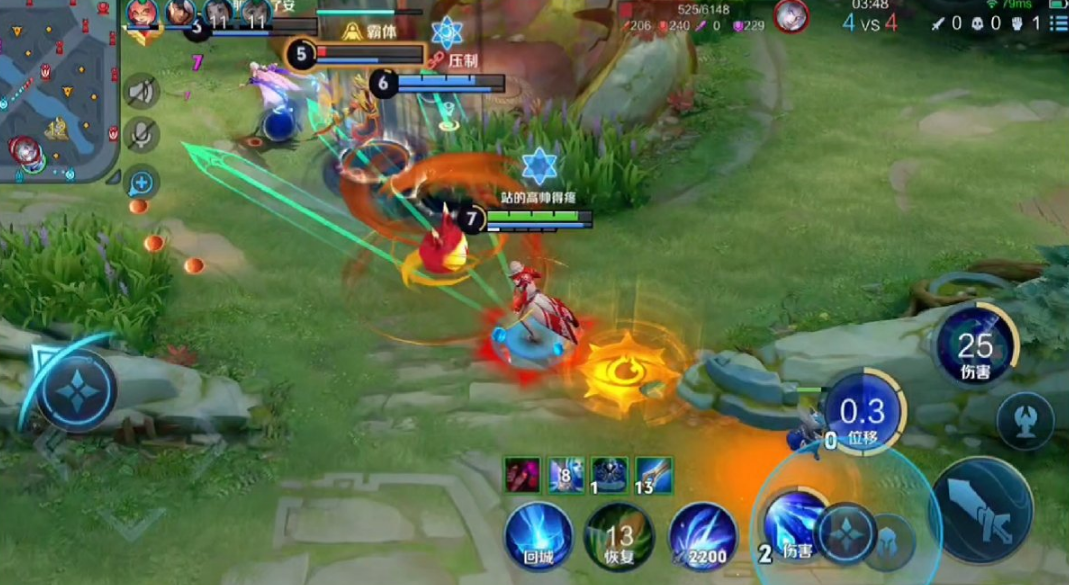Image resolution: width=1069 pixels, height=585 pixels.
Task: Use the 恢复 heal skill
Action: 620,537
